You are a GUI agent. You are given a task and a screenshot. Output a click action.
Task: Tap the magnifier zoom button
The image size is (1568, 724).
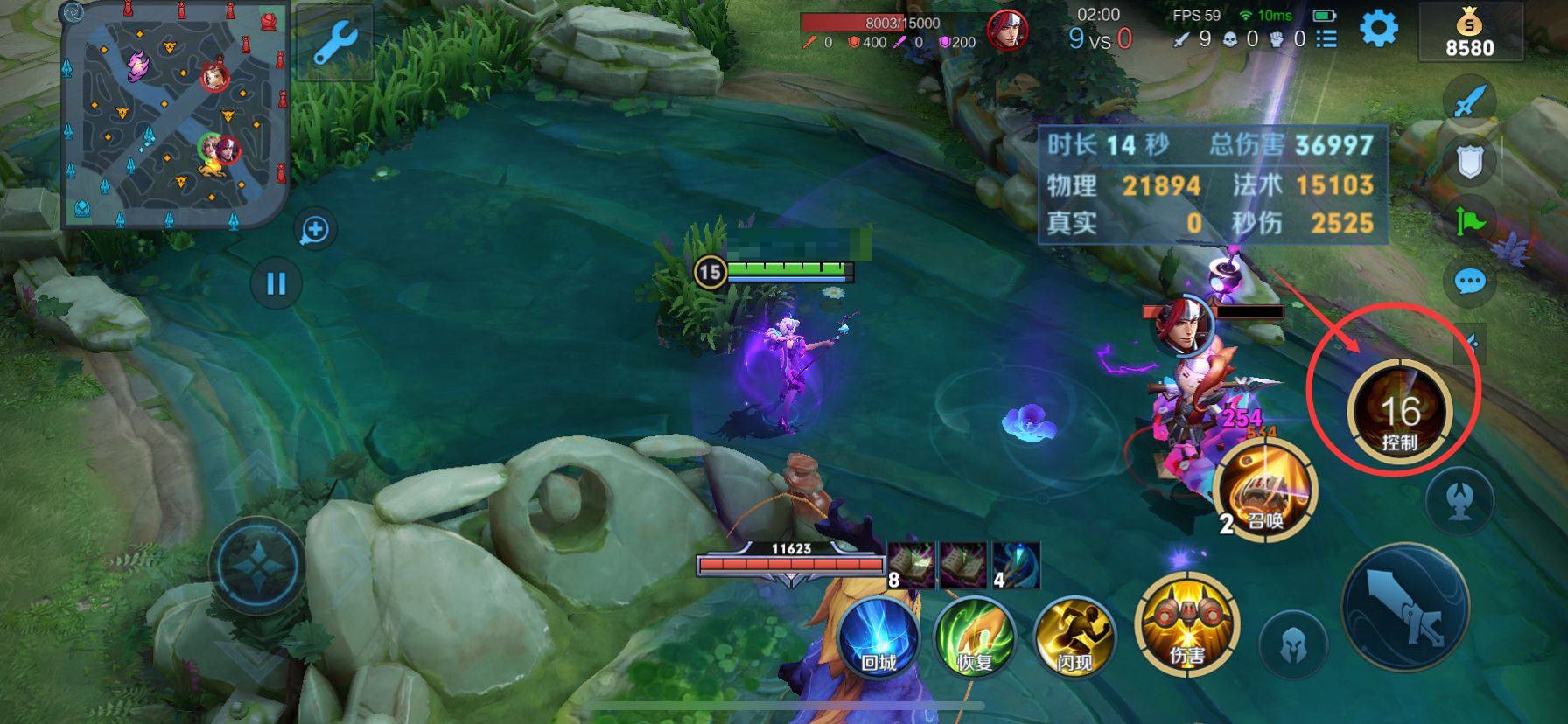point(314,230)
